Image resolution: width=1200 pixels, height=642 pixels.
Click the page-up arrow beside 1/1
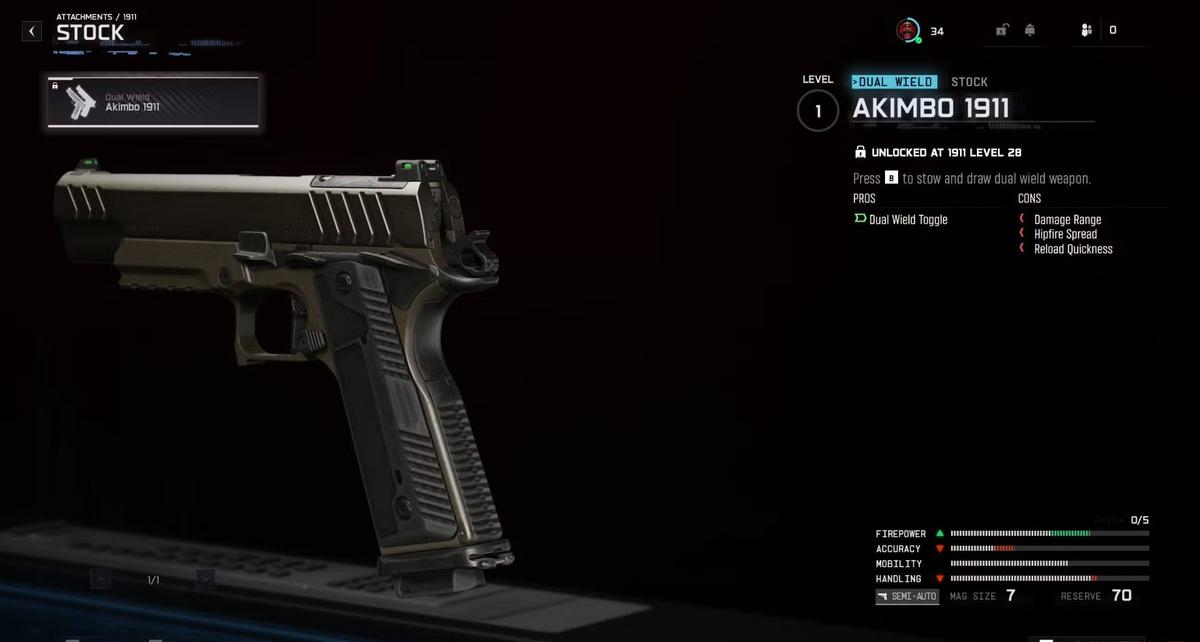click(x=101, y=579)
